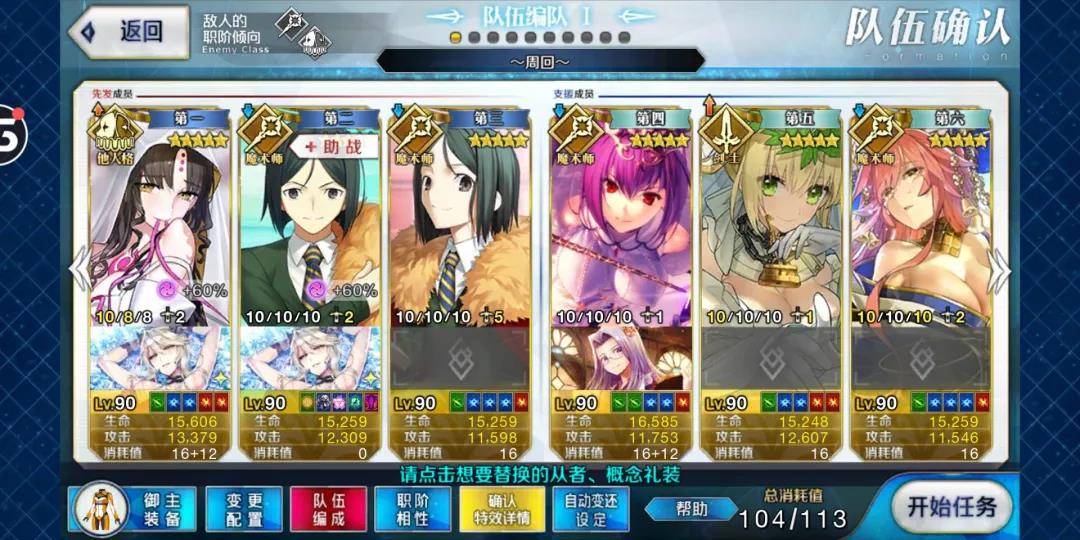Select the 变更配置 button

[x=244, y=508]
